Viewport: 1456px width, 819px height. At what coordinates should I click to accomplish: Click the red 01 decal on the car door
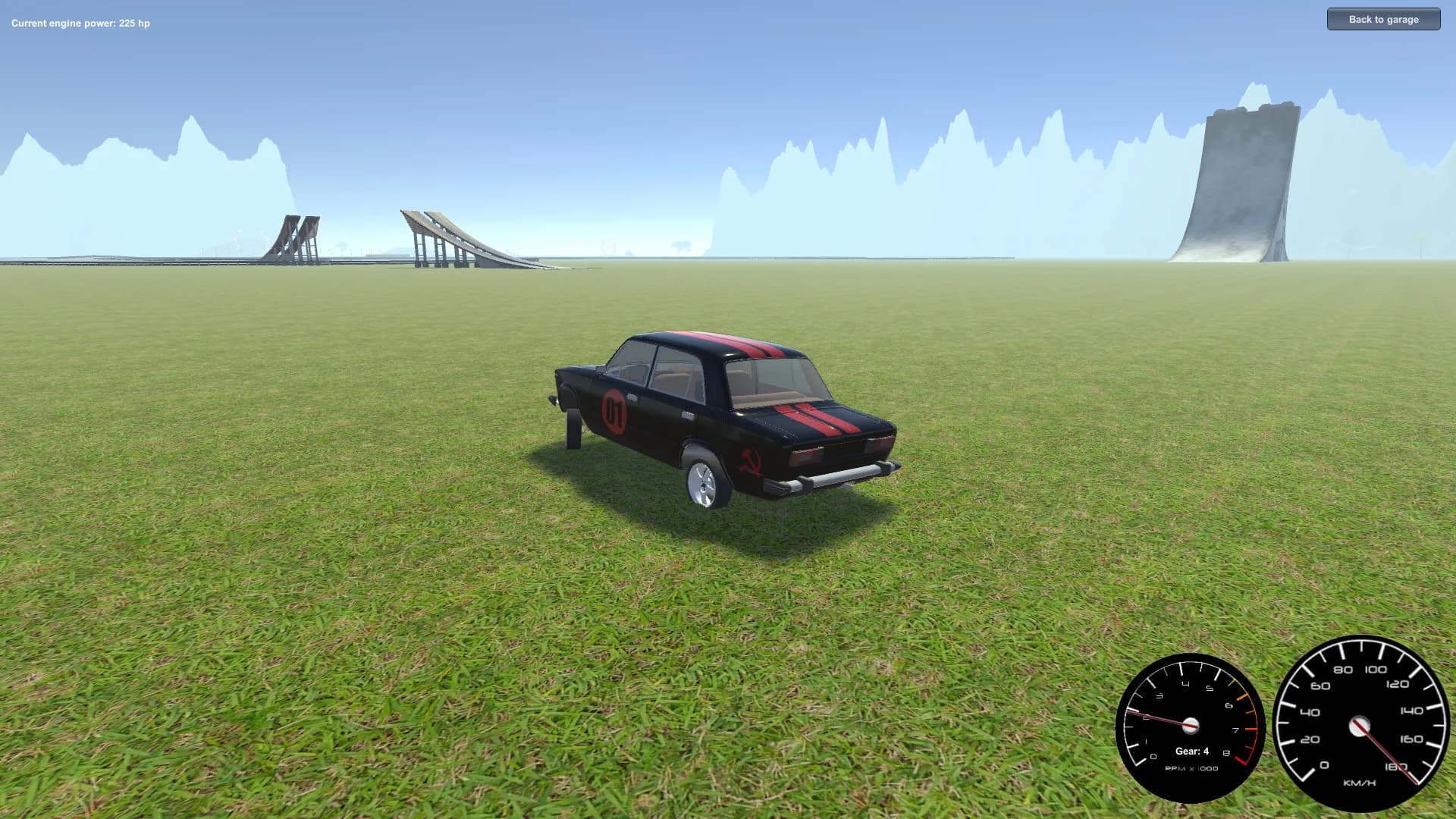pos(613,410)
